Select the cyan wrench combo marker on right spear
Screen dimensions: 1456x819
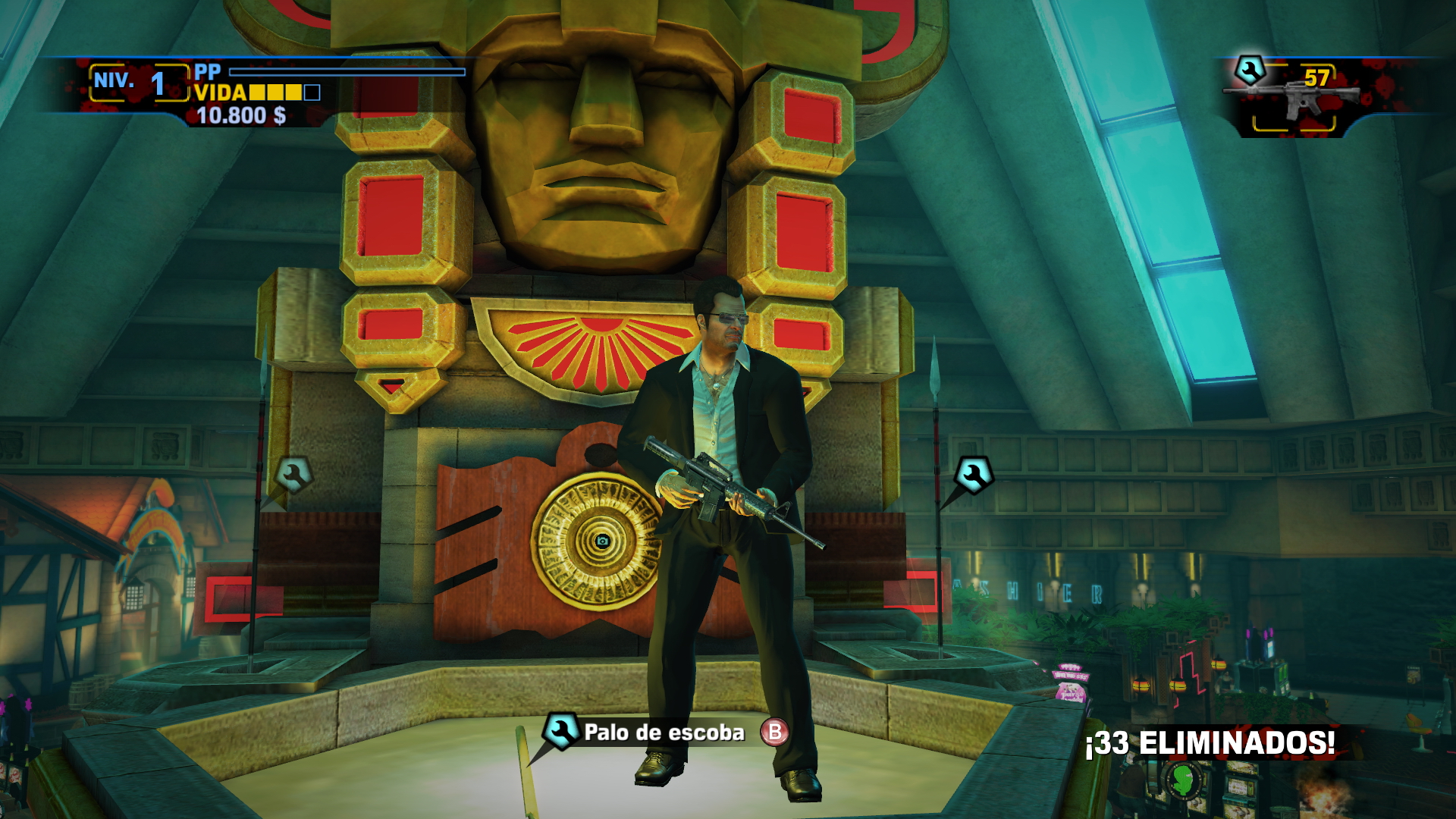[x=974, y=475]
